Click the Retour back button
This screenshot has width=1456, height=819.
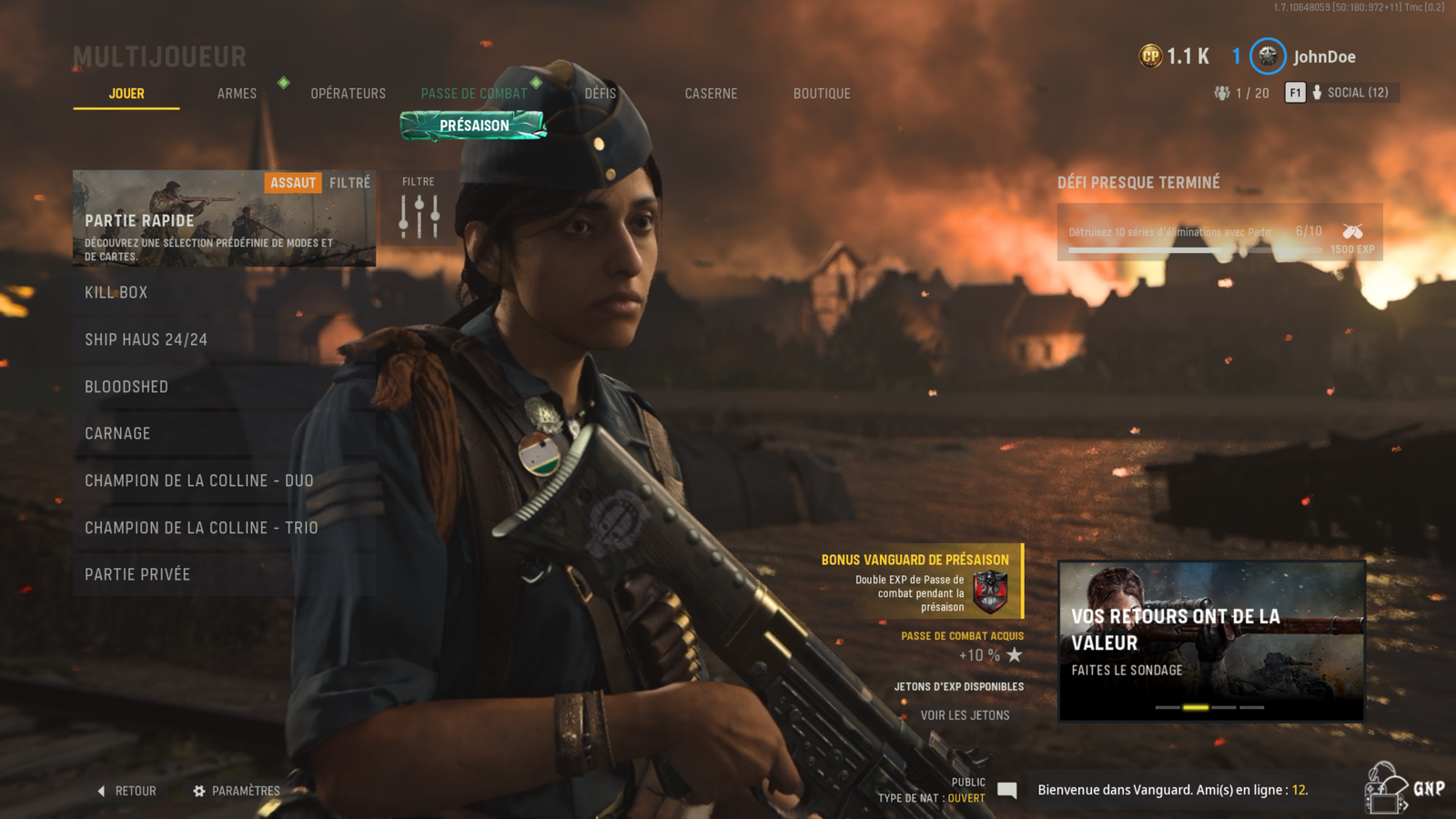pyautogui.click(x=127, y=792)
